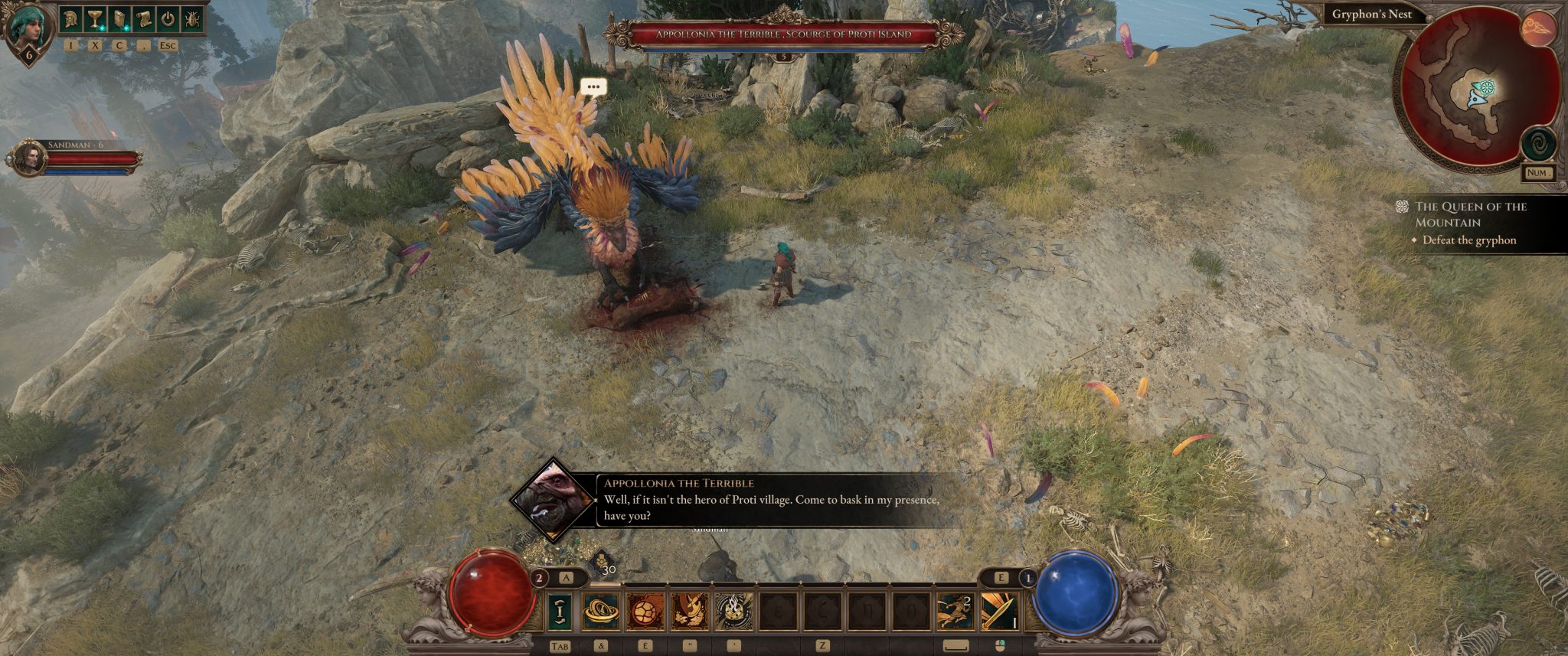
Task: Open the goblet icon menu
Action: (x=95, y=20)
